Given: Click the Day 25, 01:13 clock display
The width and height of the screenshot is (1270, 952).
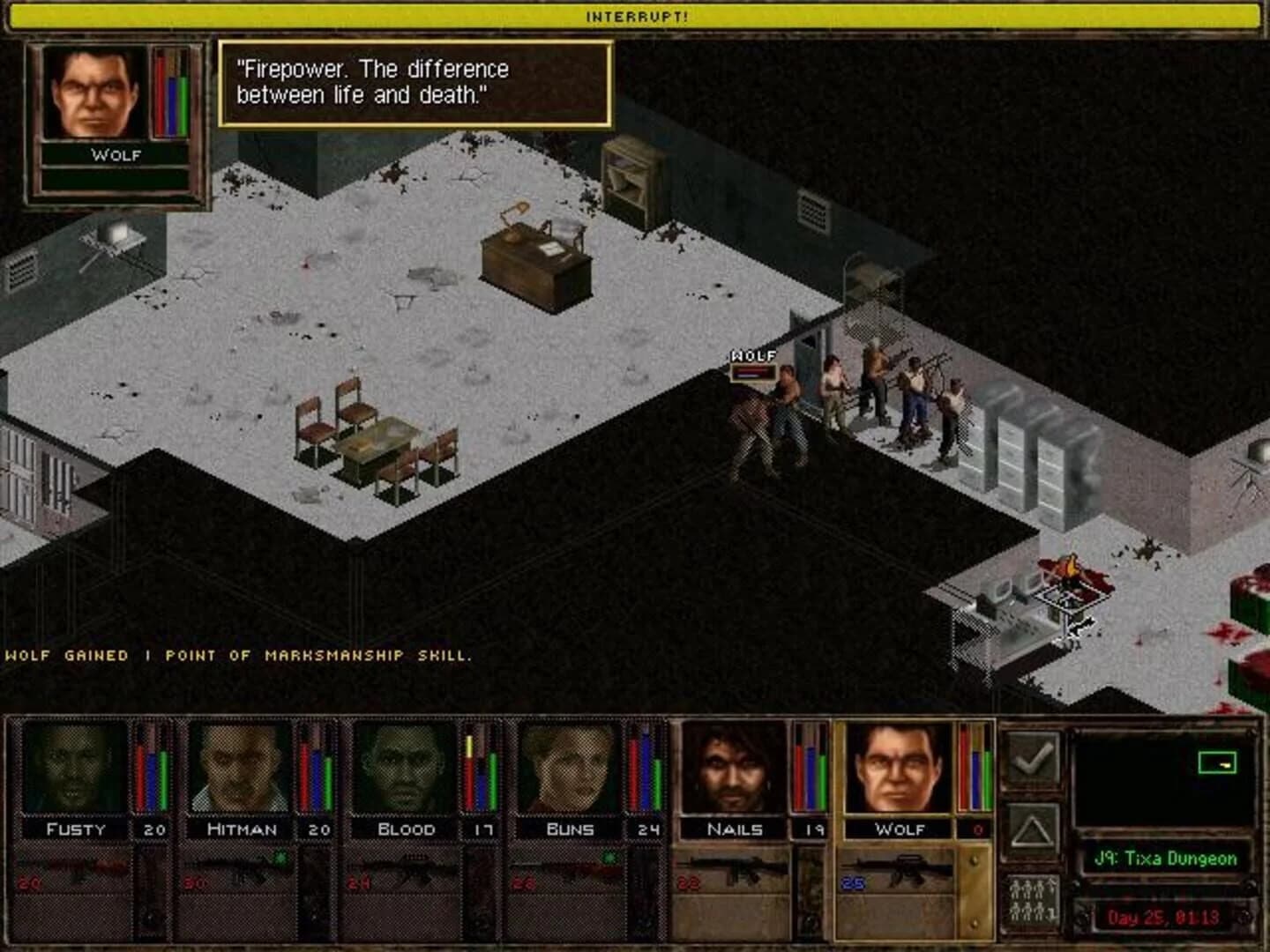Looking at the screenshot, I should 1162,915.
